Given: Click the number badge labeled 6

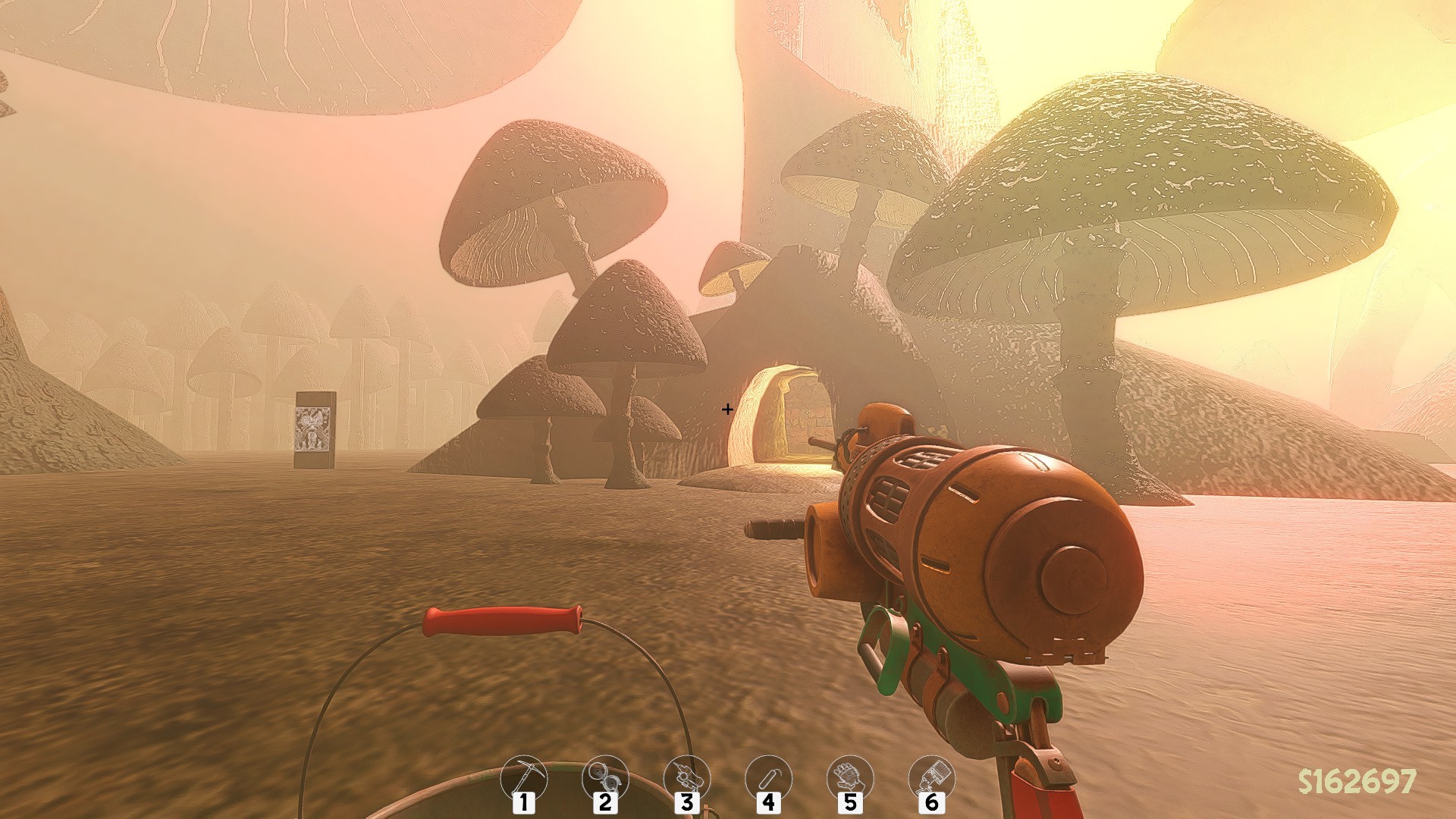Looking at the screenshot, I should pos(934,804).
